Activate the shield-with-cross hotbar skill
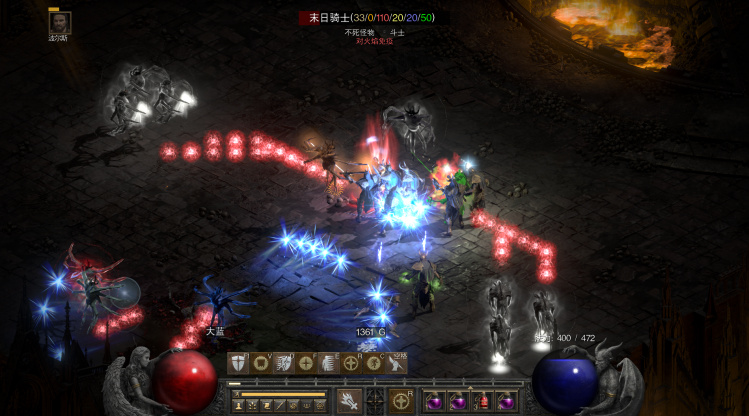749x416 pixels. [x=239, y=363]
